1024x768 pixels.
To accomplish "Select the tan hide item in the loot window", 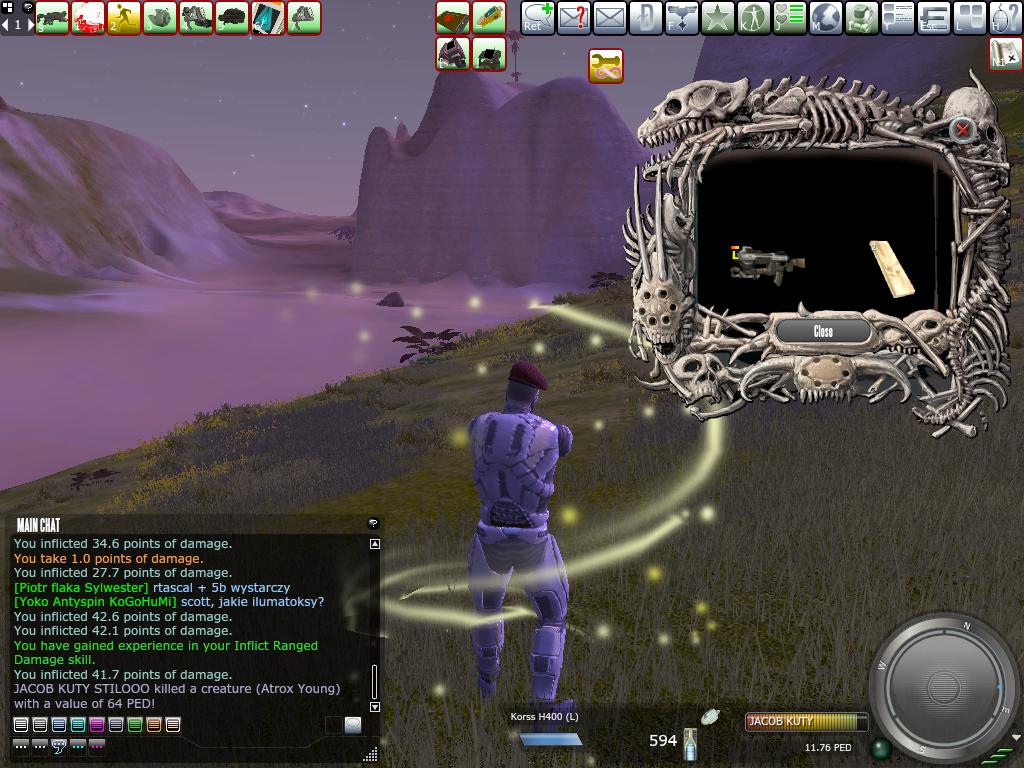I will (892, 269).
